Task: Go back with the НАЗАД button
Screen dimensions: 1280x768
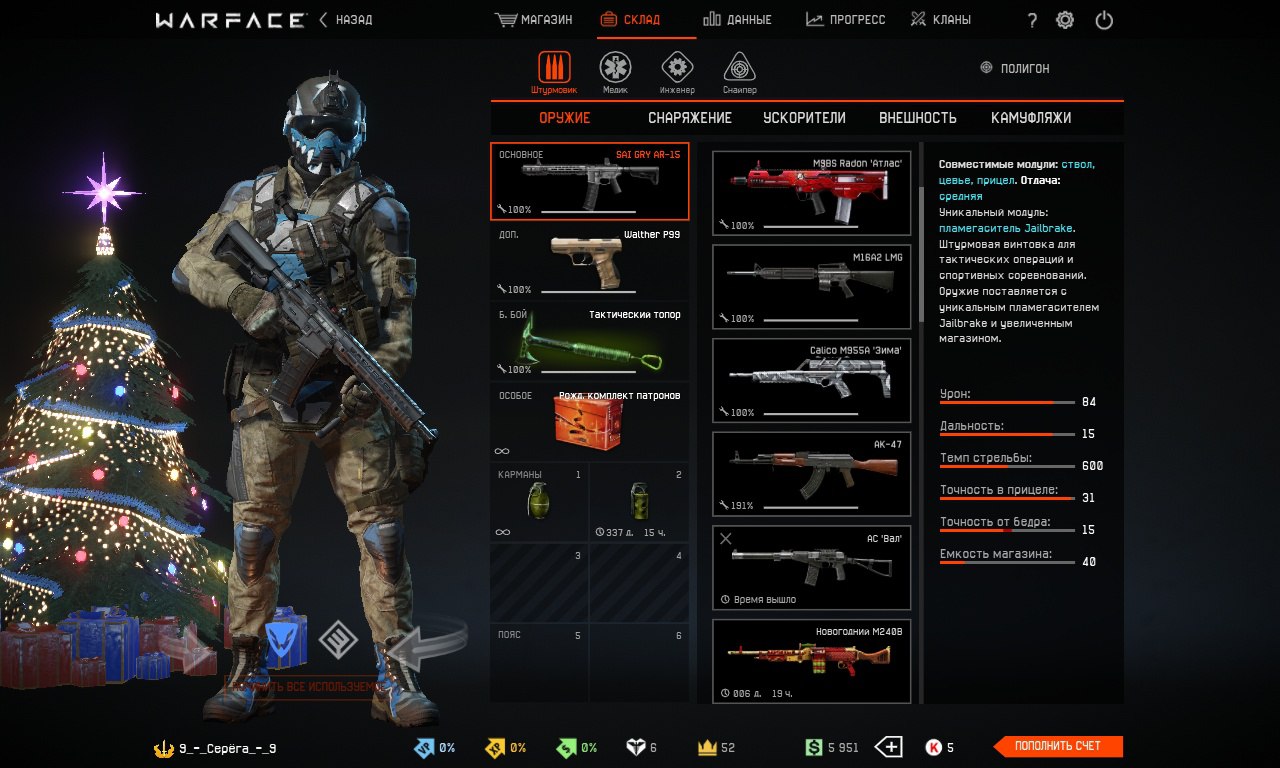Action: [346, 20]
